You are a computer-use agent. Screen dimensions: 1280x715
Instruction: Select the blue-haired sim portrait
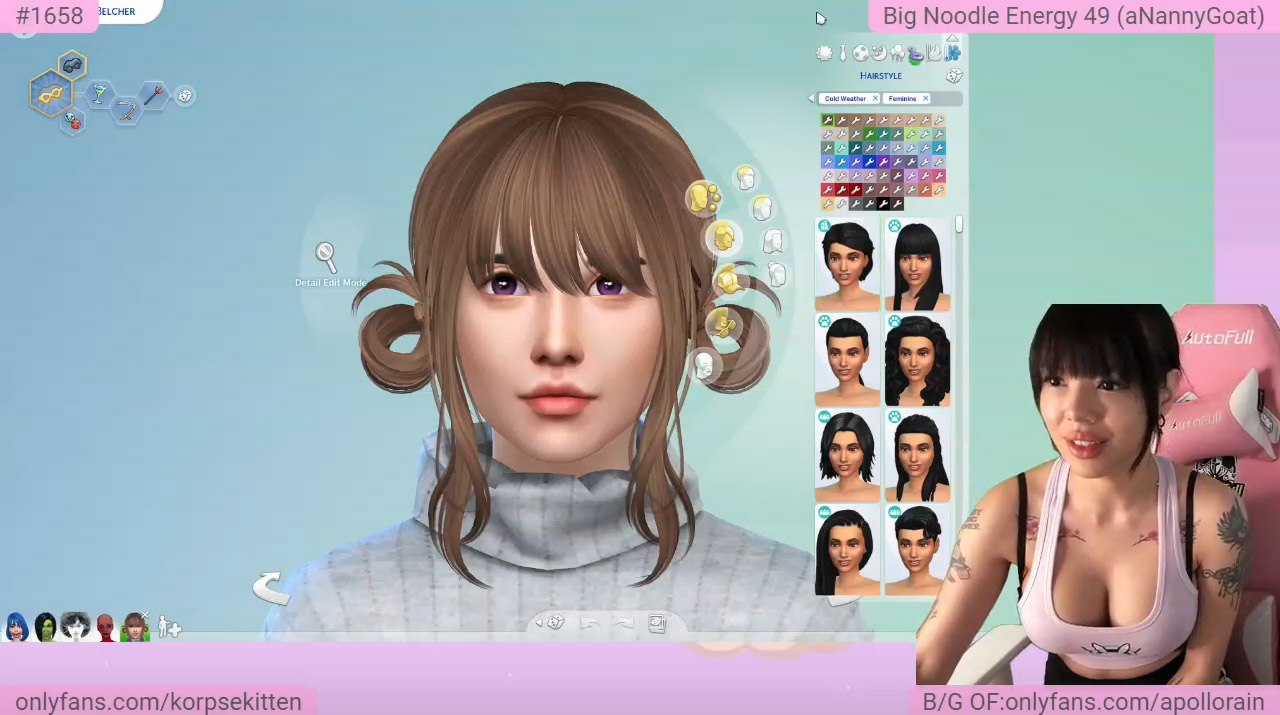coord(17,628)
